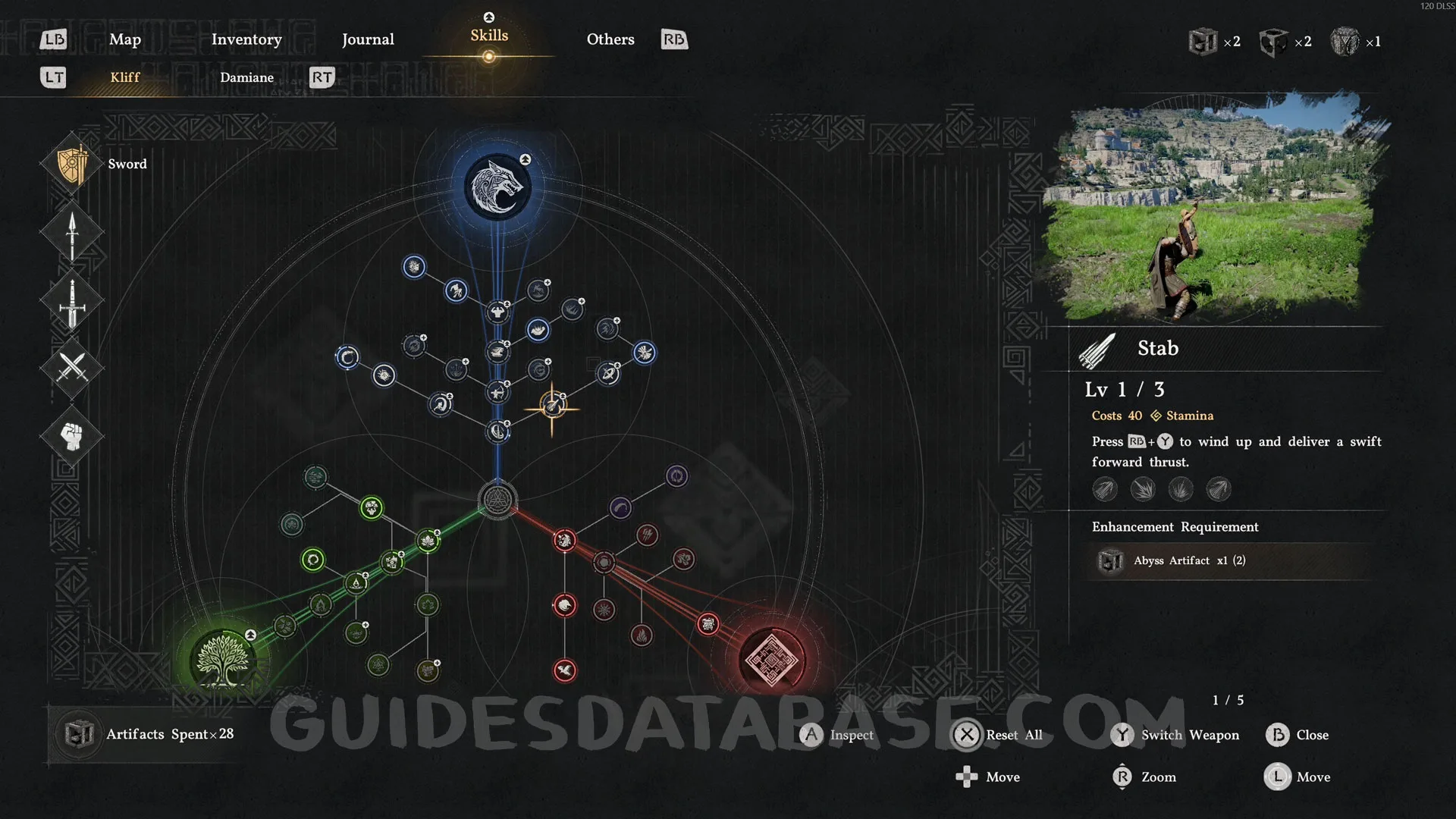Viewport: 1456px width, 819px height.
Task: Switch to the Inventory tab
Action: pyautogui.click(x=246, y=39)
